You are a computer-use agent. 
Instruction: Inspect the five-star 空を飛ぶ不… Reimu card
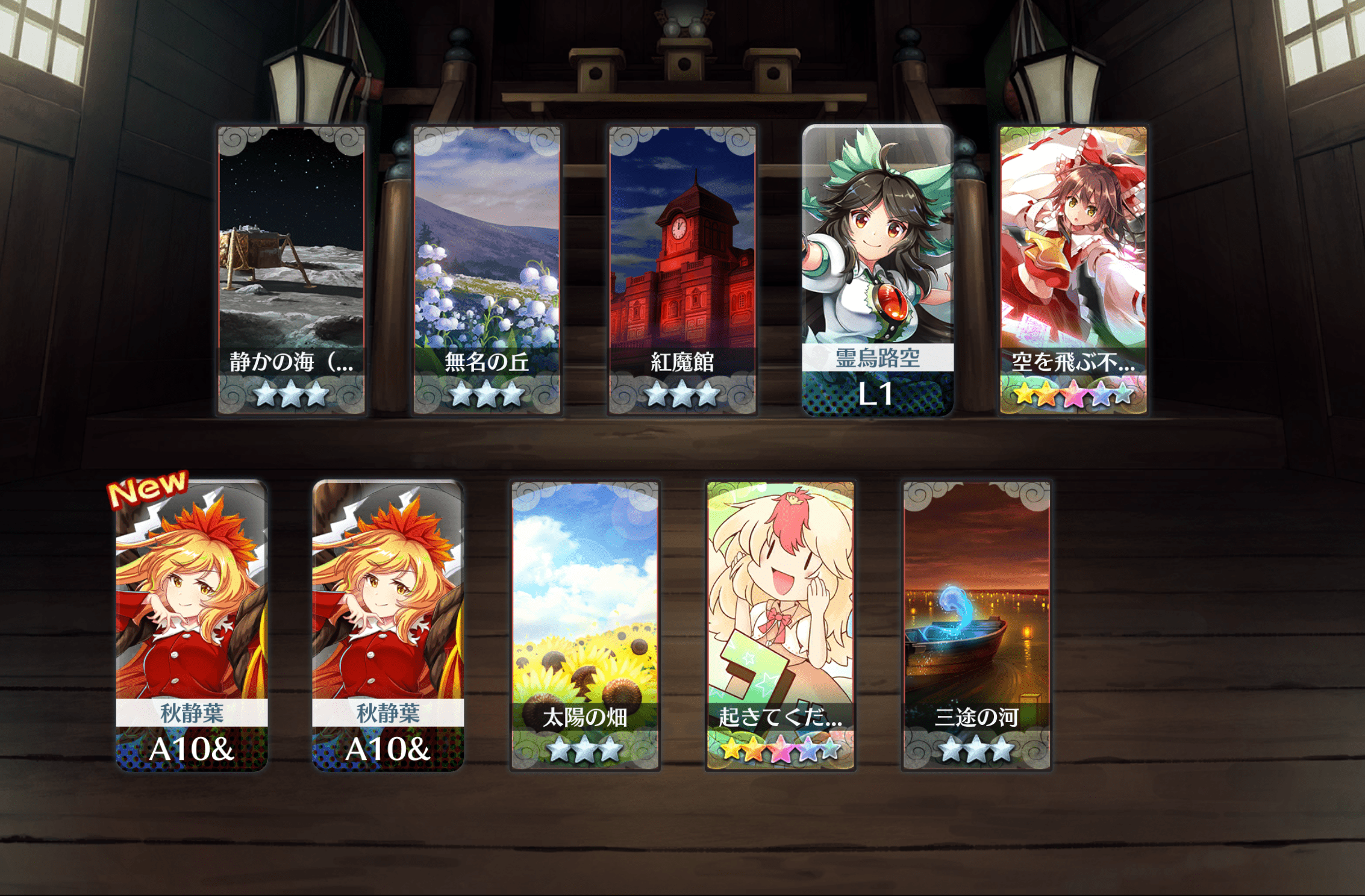click(1073, 270)
